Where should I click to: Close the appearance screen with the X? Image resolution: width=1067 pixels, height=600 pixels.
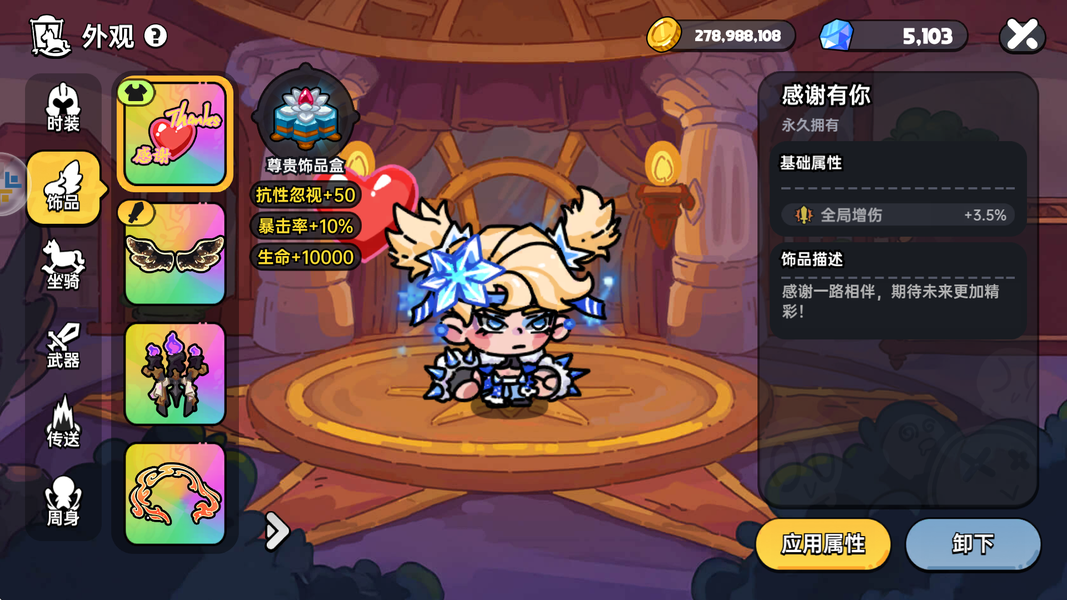coord(1022,36)
